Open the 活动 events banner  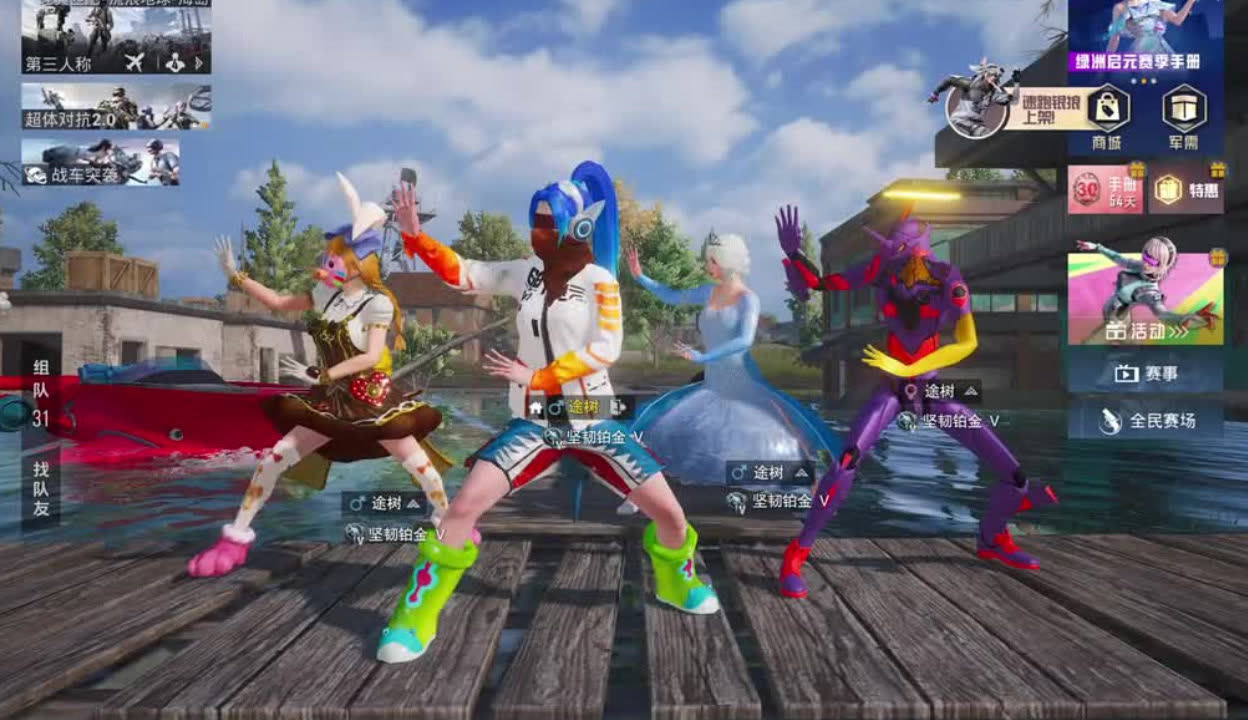coord(1145,298)
